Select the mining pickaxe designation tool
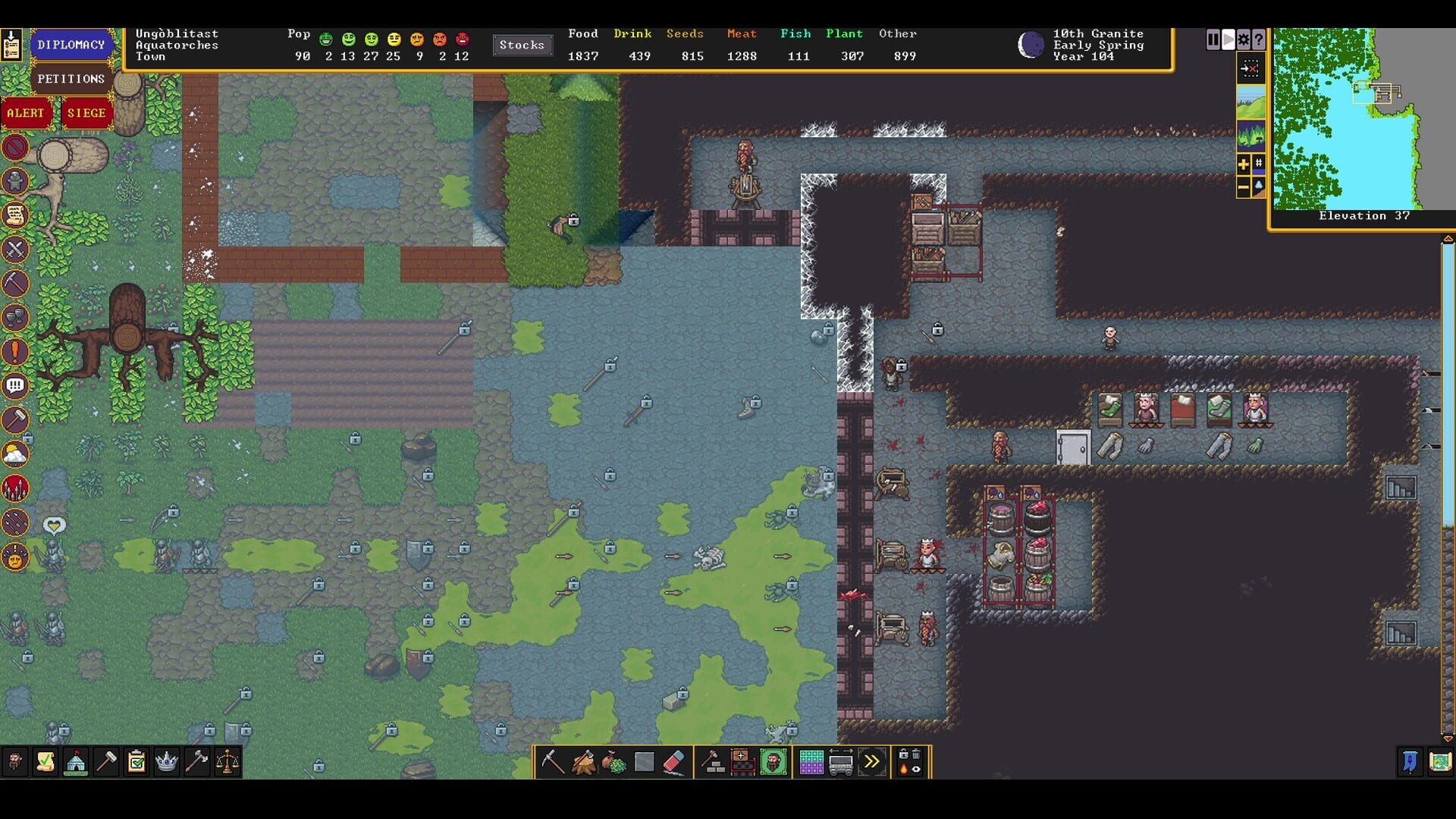Image resolution: width=1456 pixels, height=819 pixels. coord(551,762)
